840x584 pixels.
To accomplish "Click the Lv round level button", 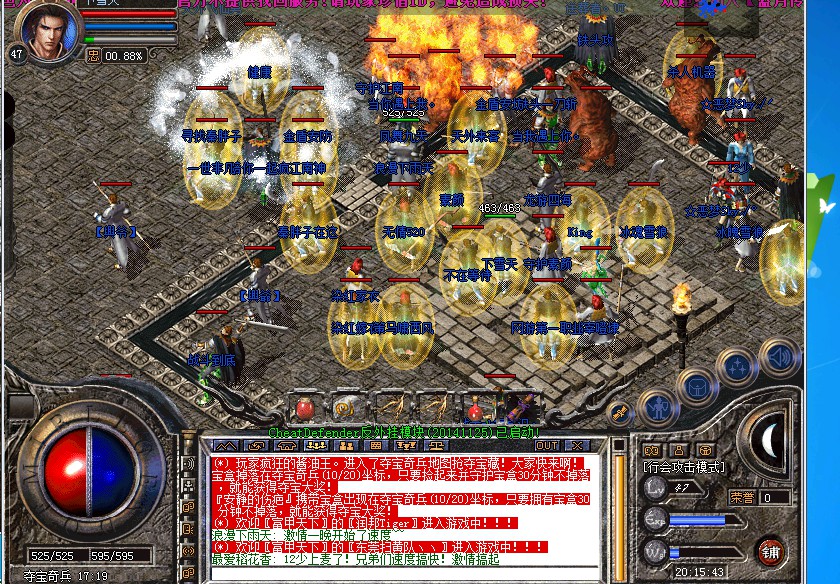I will pyautogui.click(x=656, y=487).
